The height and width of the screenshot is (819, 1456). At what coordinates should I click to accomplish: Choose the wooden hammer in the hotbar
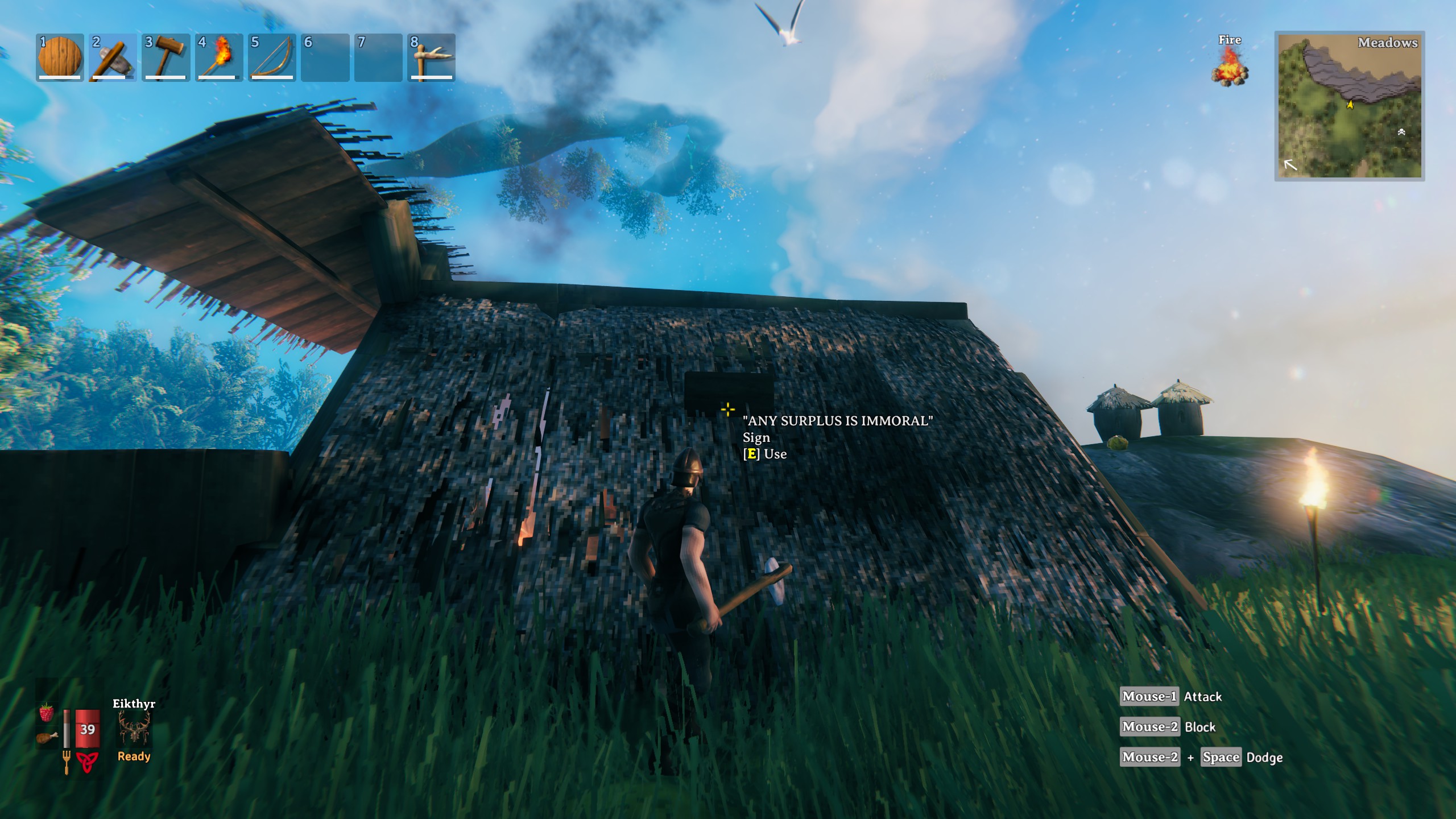coord(166,57)
